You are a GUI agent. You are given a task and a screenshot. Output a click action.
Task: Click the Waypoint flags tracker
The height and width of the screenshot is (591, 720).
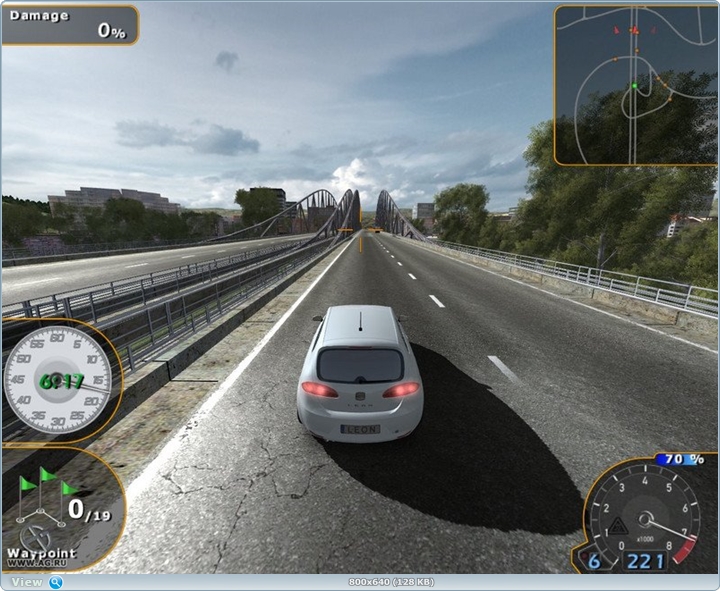[x=60, y=510]
